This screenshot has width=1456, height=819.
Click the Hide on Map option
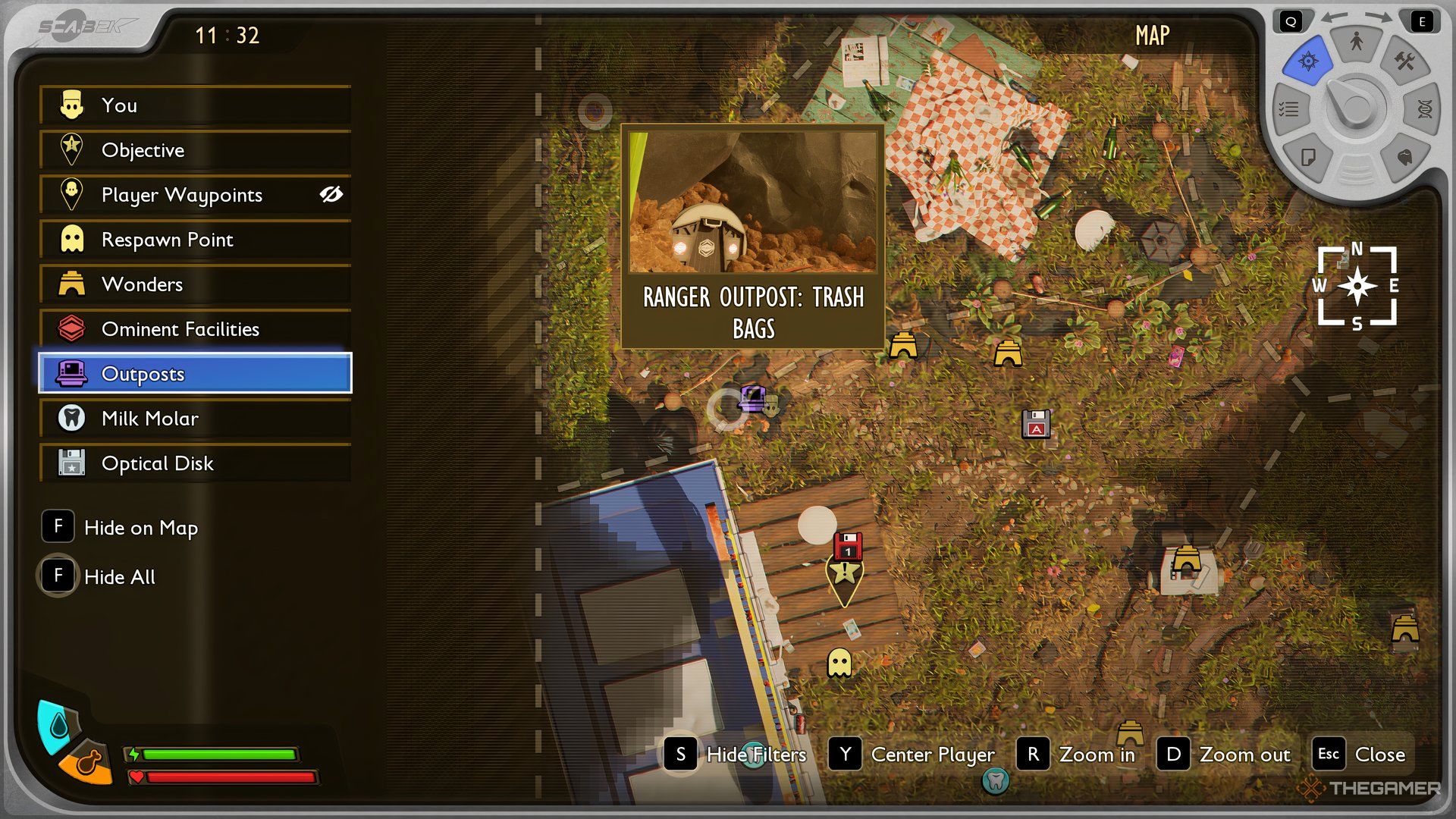click(x=121, y=528)
